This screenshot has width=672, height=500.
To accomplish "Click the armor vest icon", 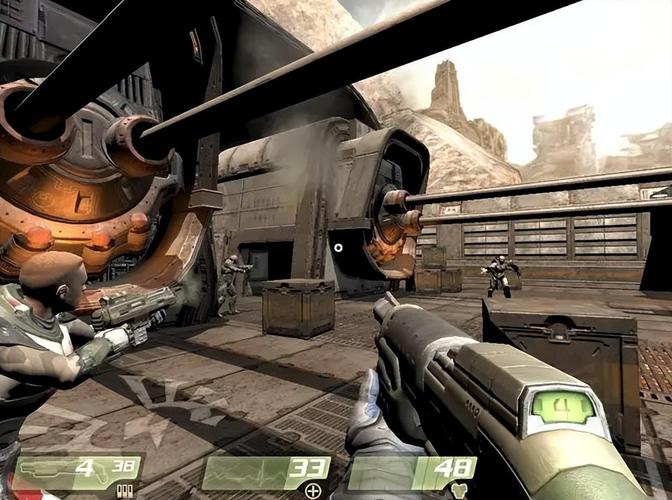I will point(459,490).
